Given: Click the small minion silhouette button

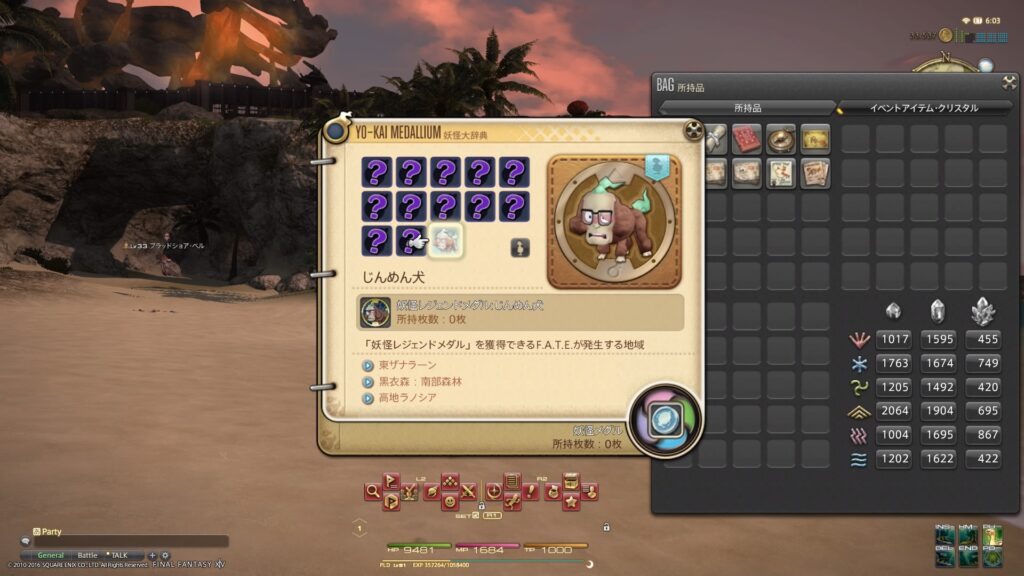Looking at the screenshot, I should click(520, 248).
